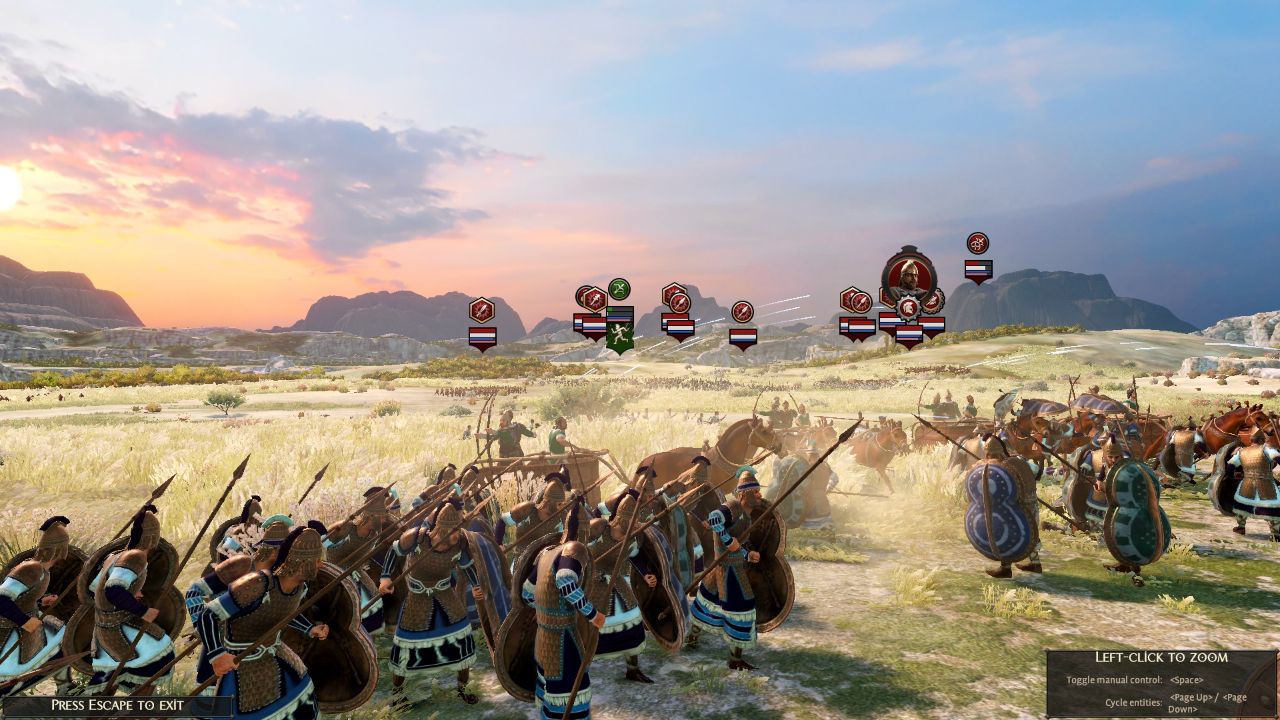Select the paired spear unit icons left of the hero
The image size is (1280, 720).
click(855, 301)
